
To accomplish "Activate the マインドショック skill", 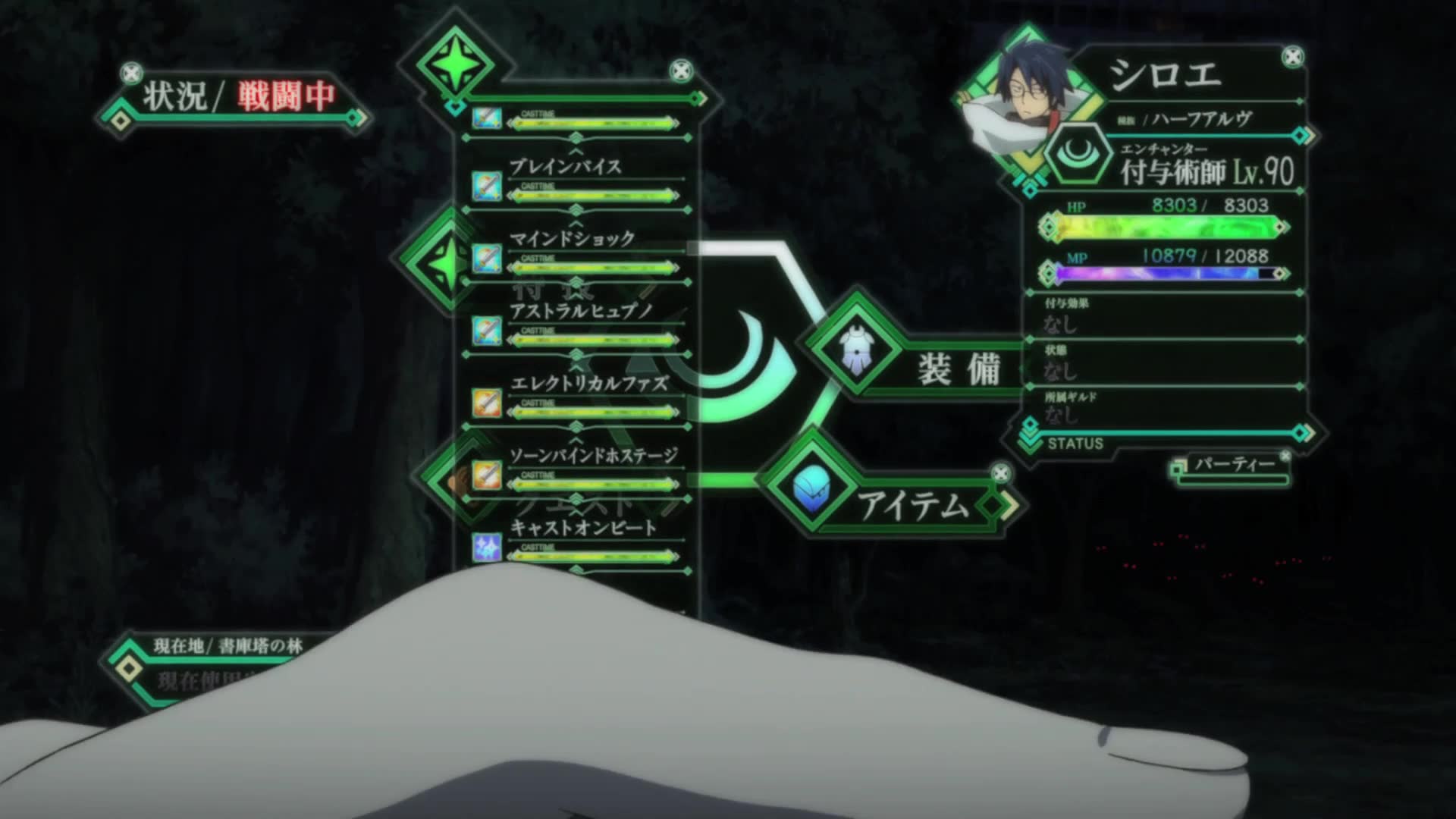I will coord(571,240).
